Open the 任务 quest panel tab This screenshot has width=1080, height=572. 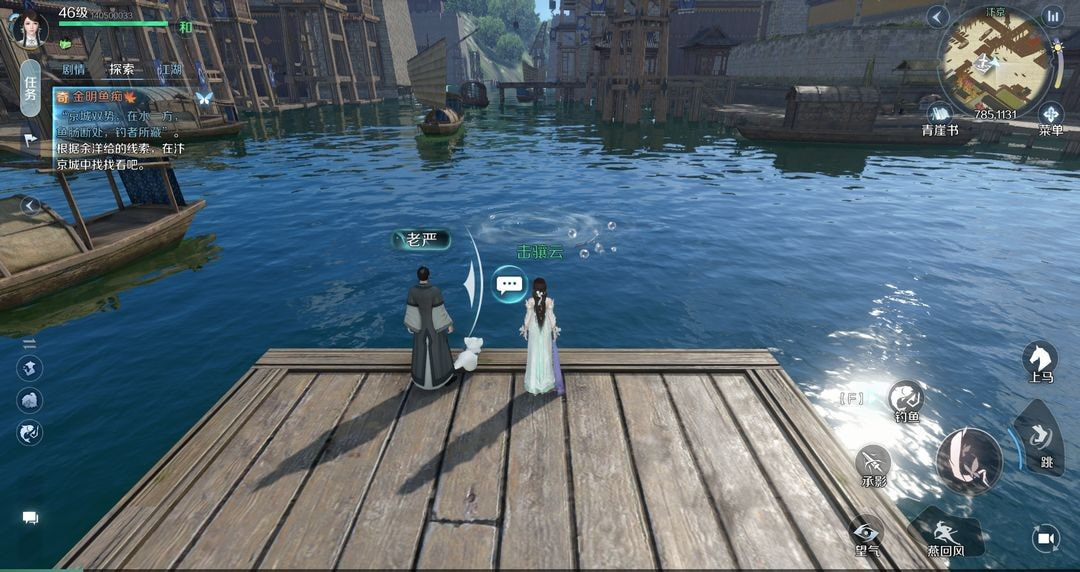click(30, 88)
